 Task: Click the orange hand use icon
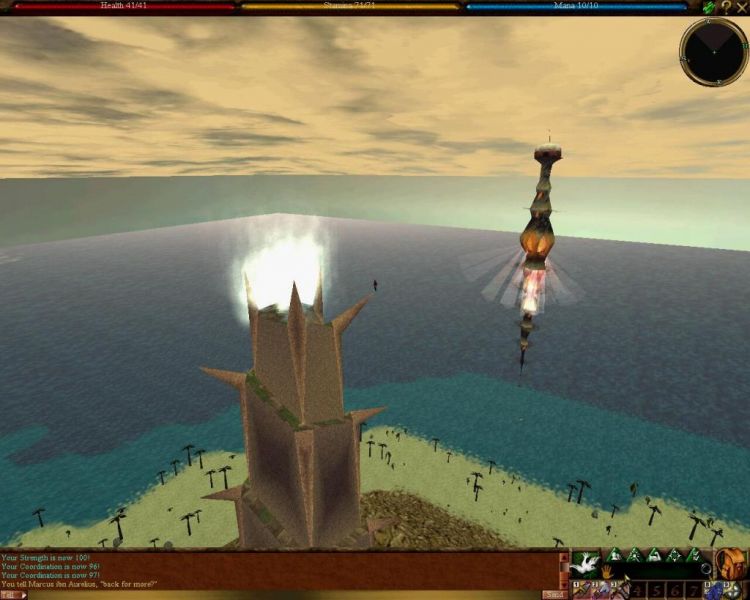(x=606, y=572)
